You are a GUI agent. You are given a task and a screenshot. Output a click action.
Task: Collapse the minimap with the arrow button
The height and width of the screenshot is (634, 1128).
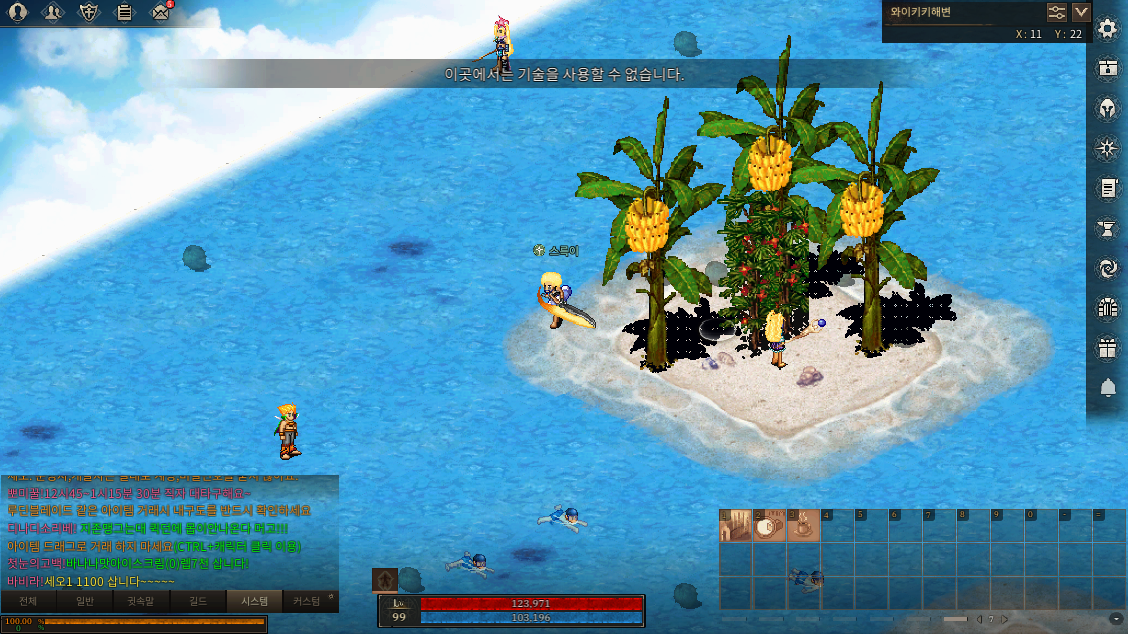1081,12
